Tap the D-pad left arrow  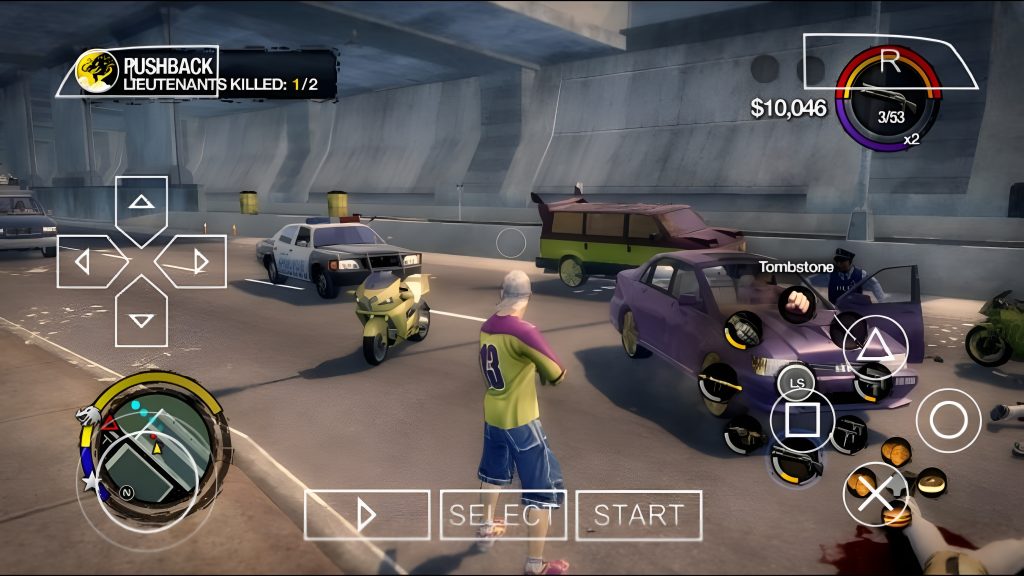click(83, 262)
